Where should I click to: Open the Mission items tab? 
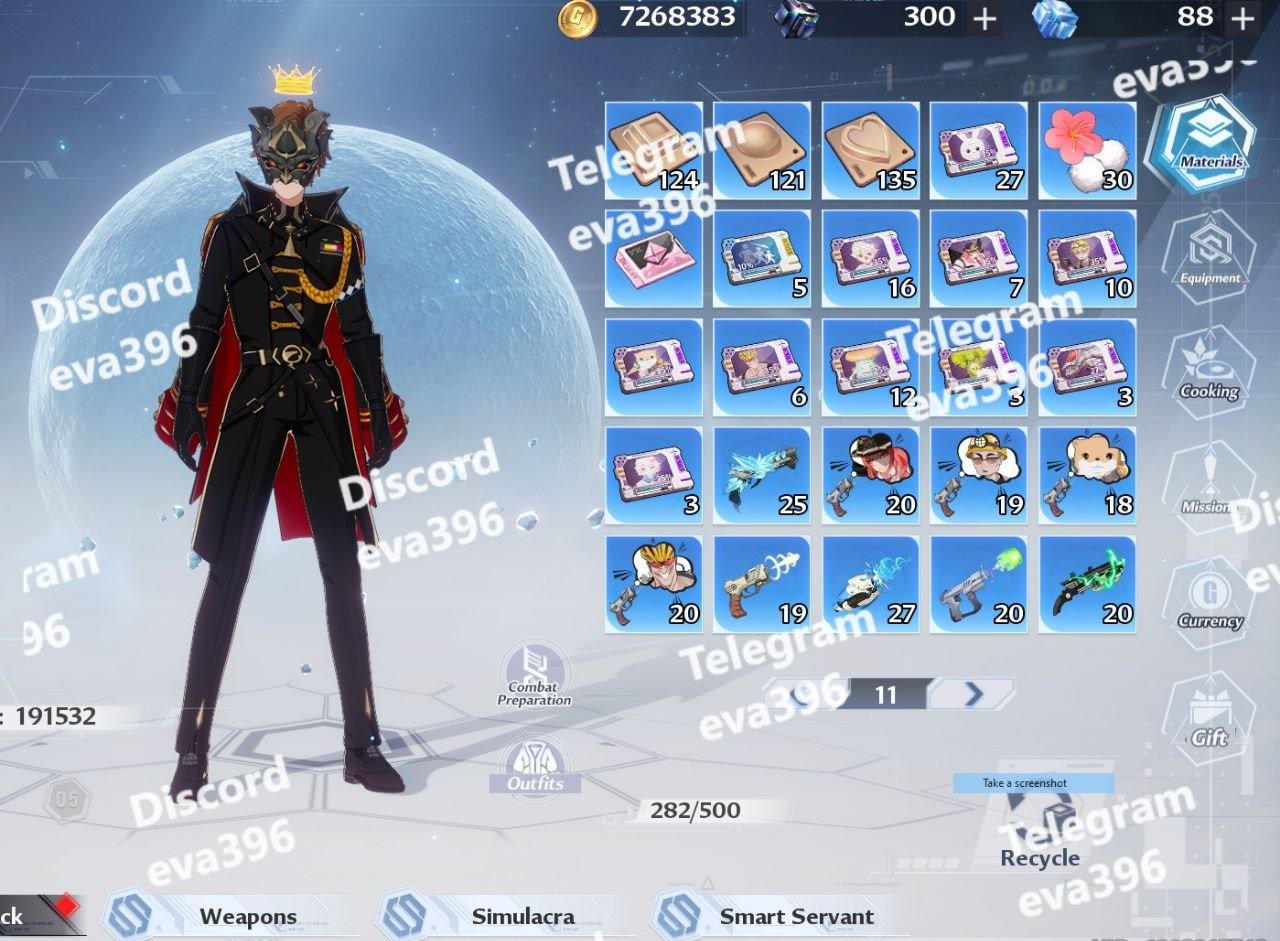(1209, 490)
